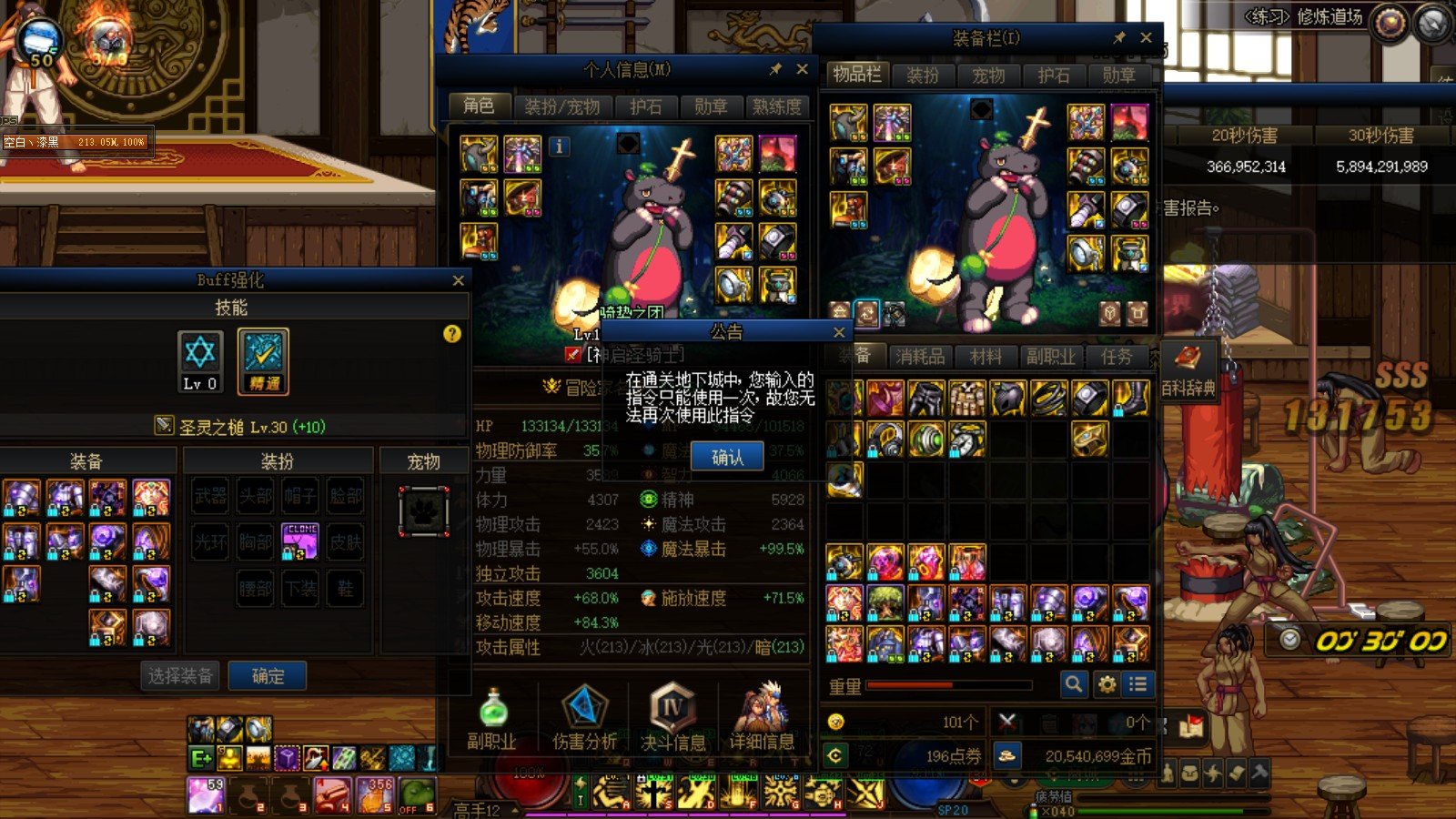Select the 熟练度 tab
This screenshot has height=819, width=1456.
(x=776, y=107)
